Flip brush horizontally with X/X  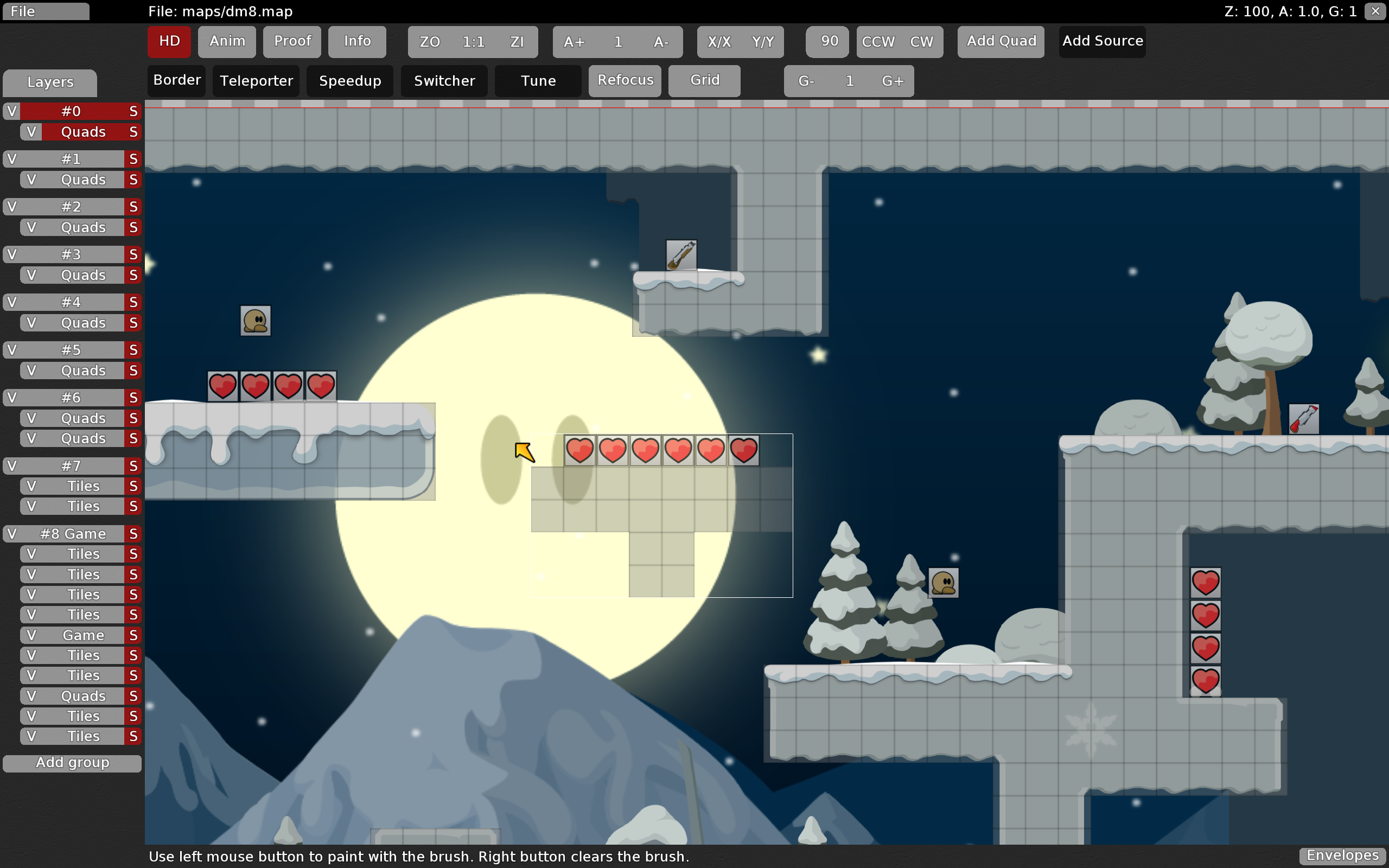coord(719,42)
